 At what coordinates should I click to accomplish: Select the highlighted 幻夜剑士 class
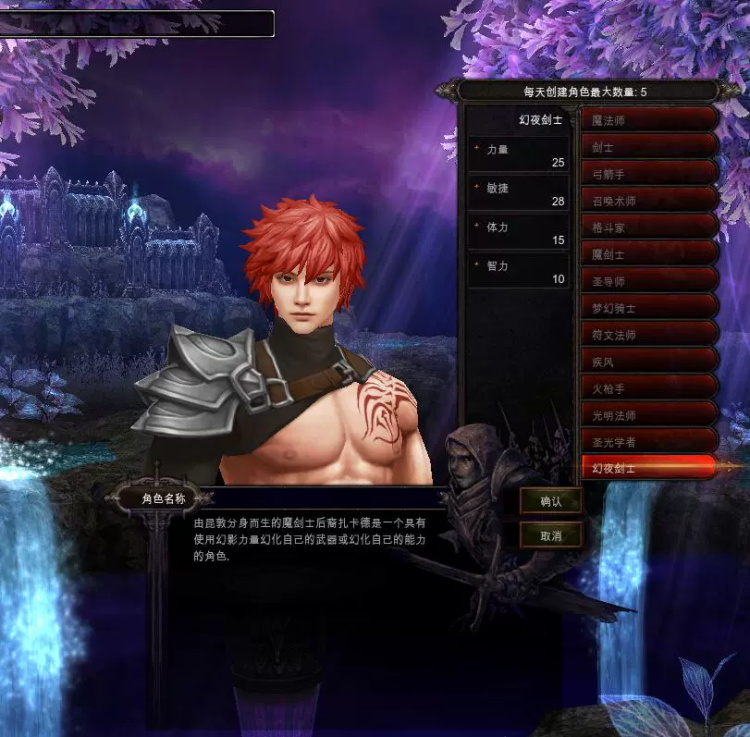(648, 467)
